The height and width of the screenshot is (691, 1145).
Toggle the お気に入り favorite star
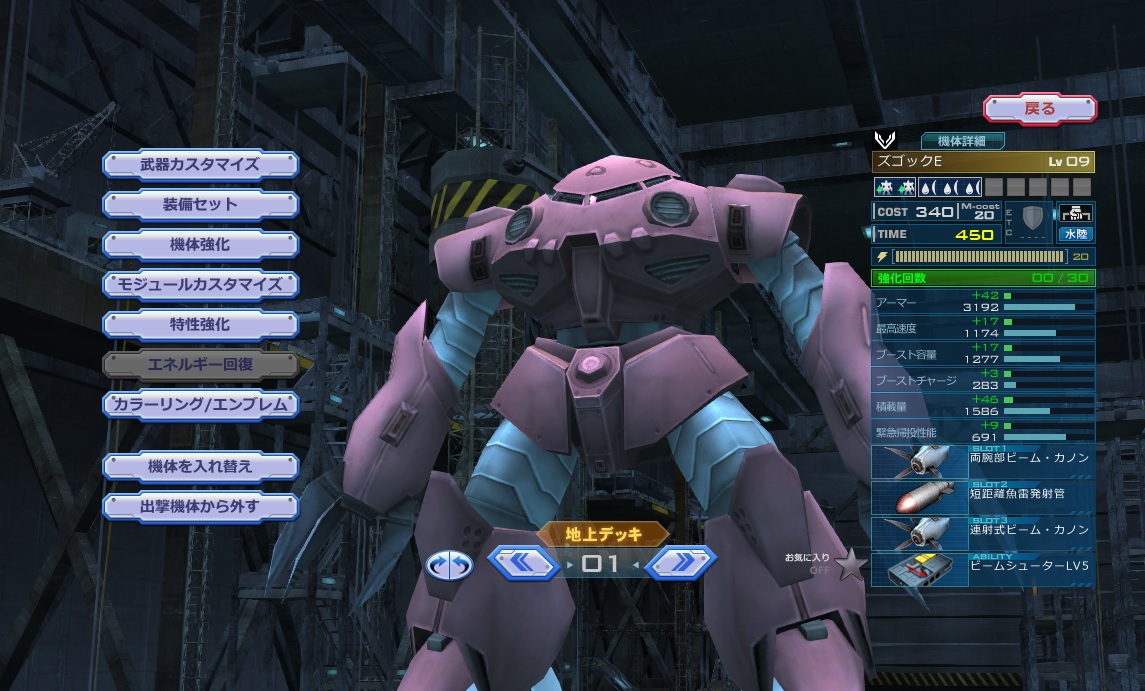tap(850, 565)
